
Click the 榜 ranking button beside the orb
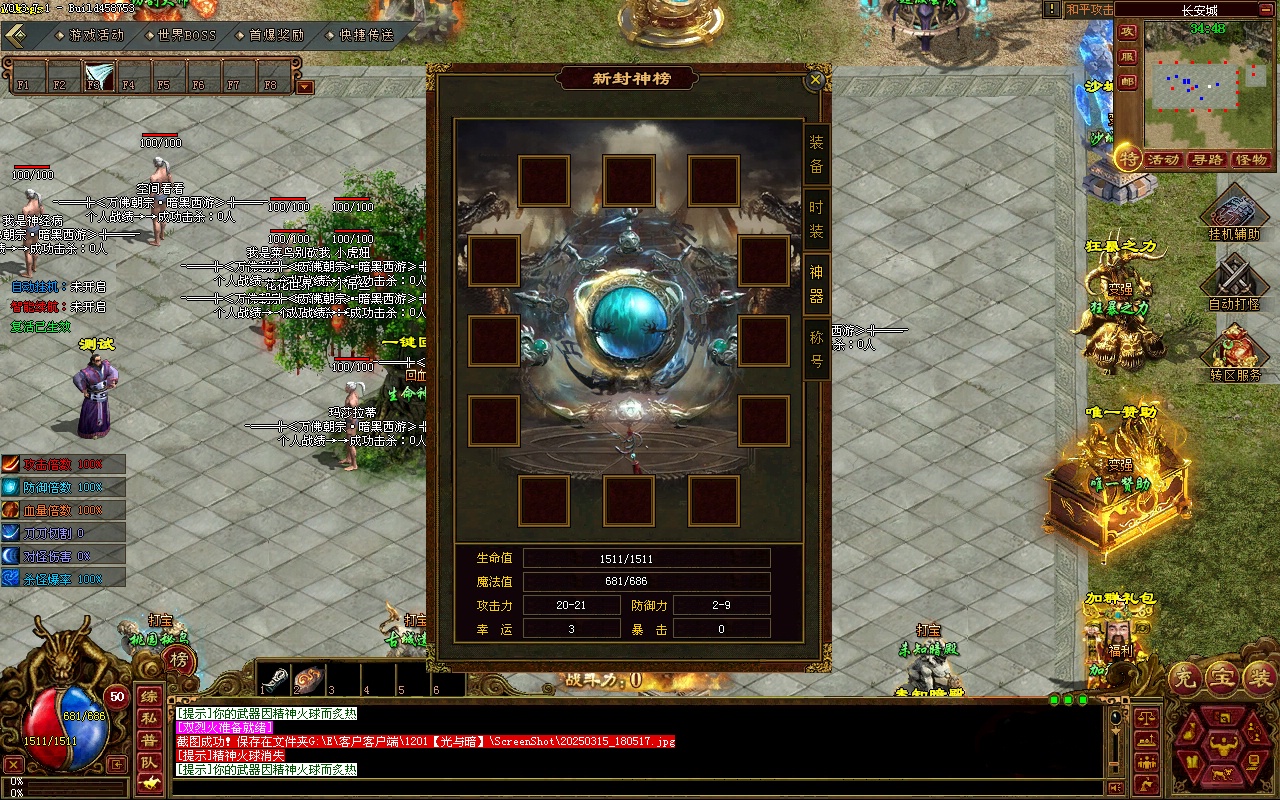pyautogui.click(x=178, y=659)
